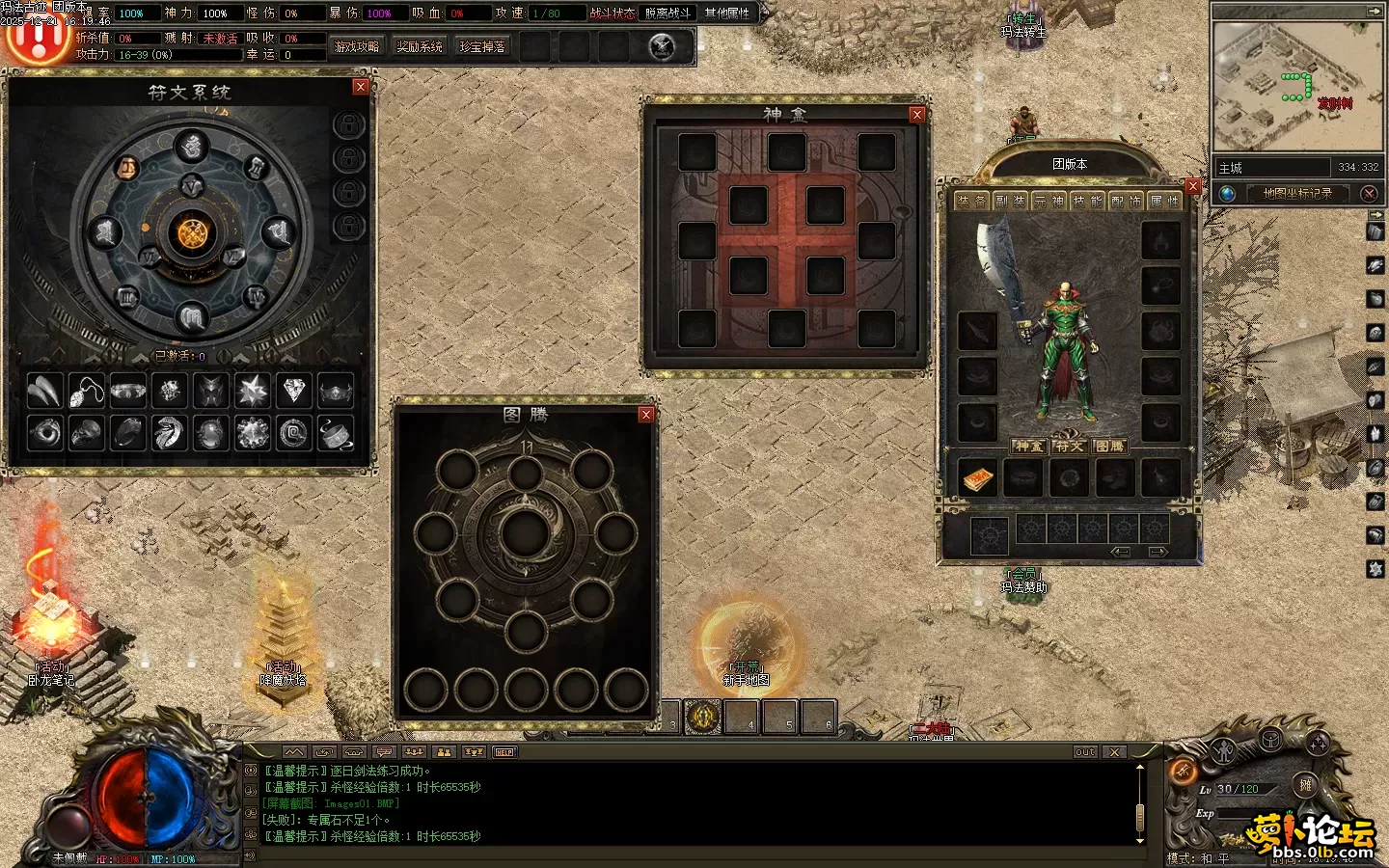Close the 神盒 window
The height and width of the screenshot is (868, 1389).
pos(917,115)
